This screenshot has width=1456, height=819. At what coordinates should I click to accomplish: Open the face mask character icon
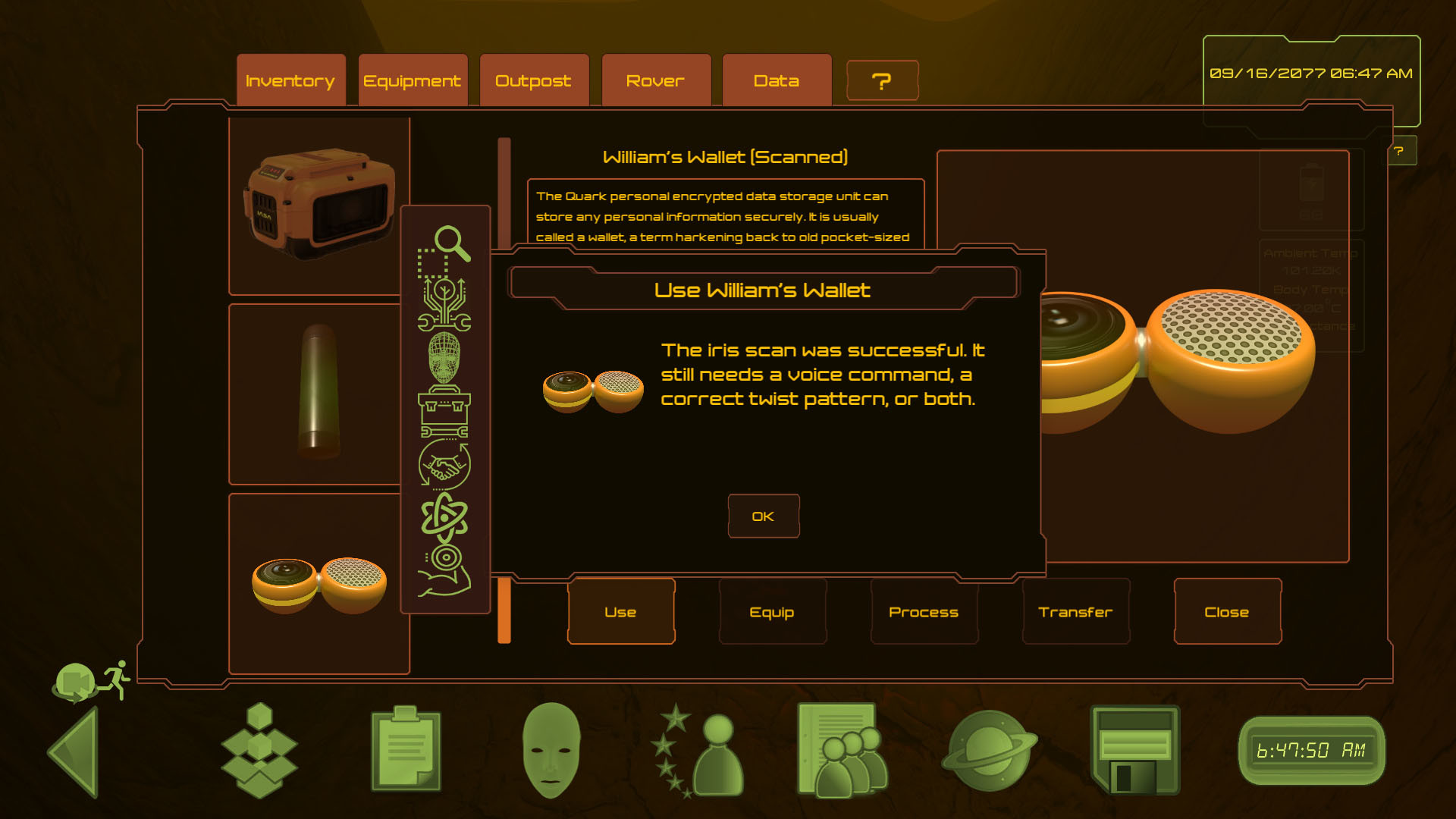click(x=551, y=749)
